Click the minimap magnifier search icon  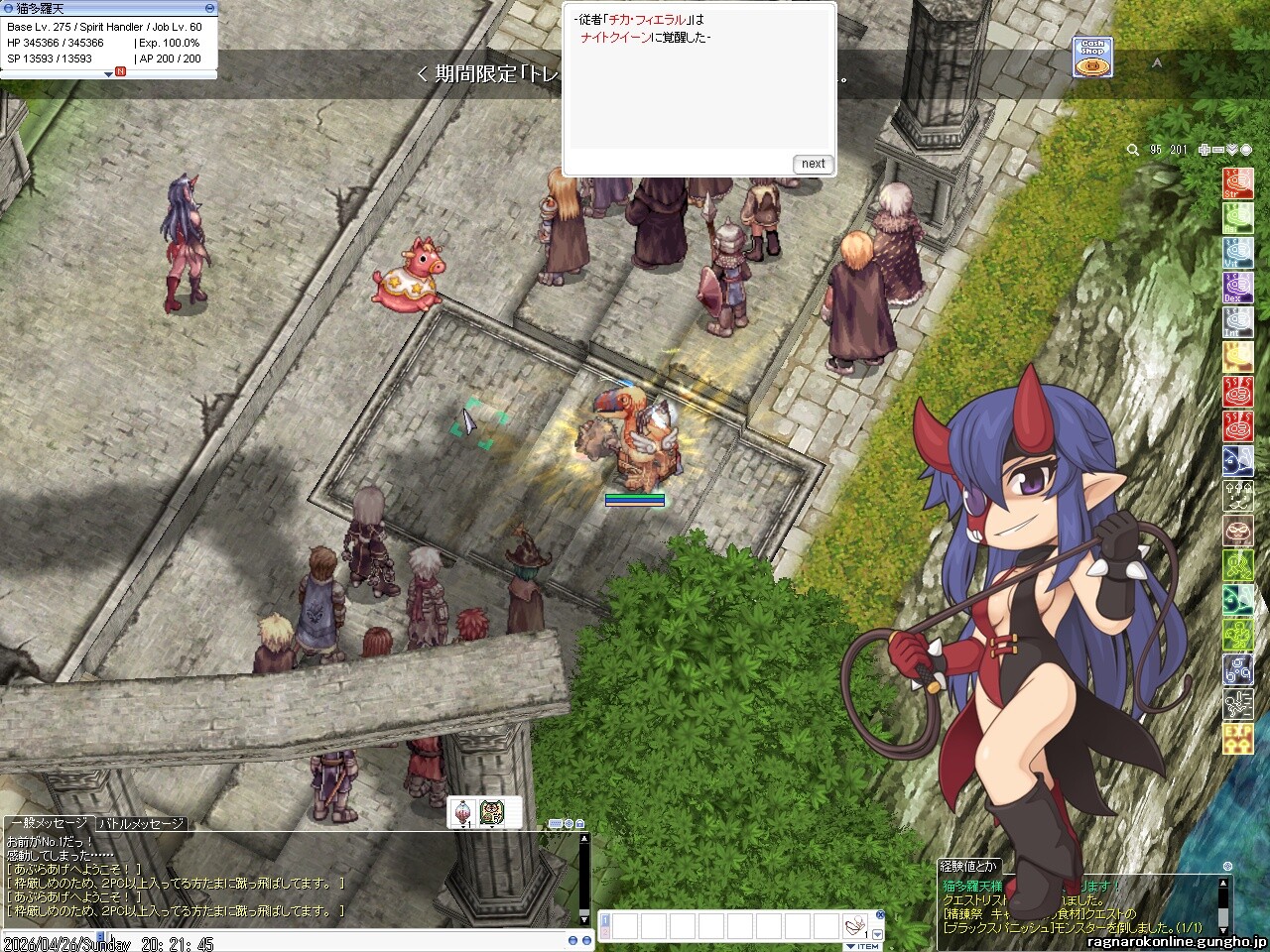point(1133,150)
